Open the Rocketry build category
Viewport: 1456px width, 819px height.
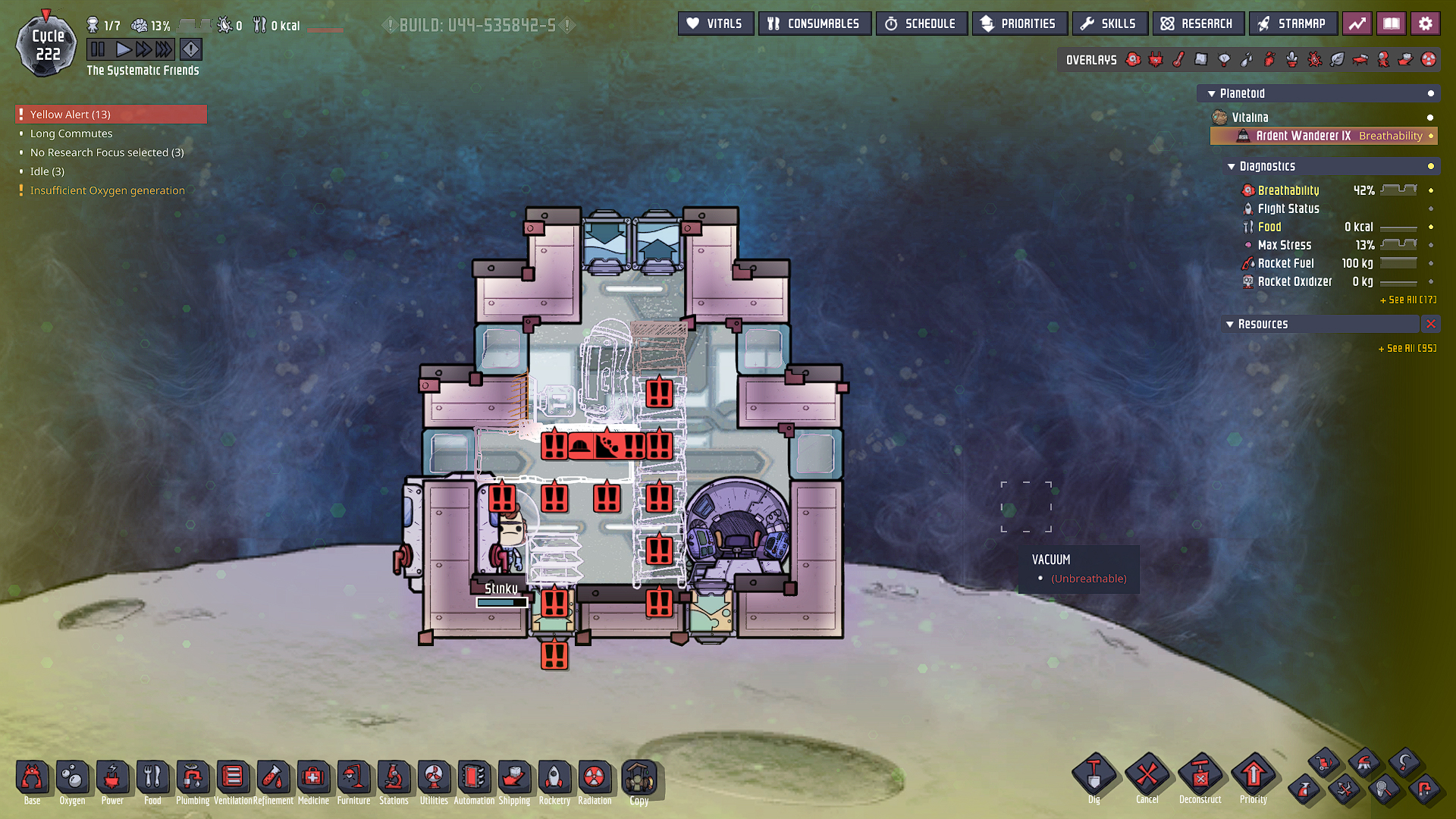(x=554, y=781)
